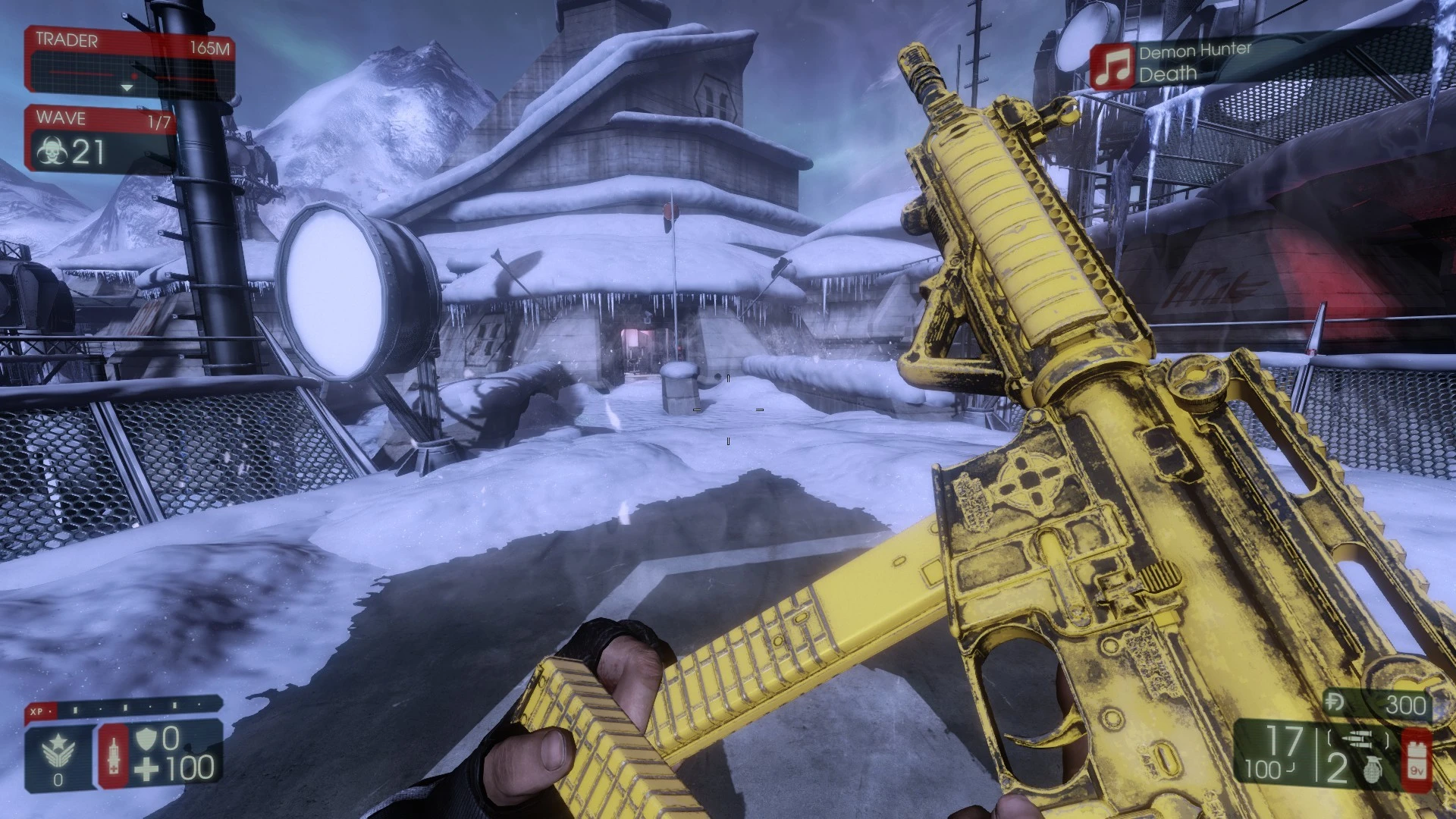The image size is (1456, 819).
Task: Click the armor shield icon
Action: click(x=146, y=739)
